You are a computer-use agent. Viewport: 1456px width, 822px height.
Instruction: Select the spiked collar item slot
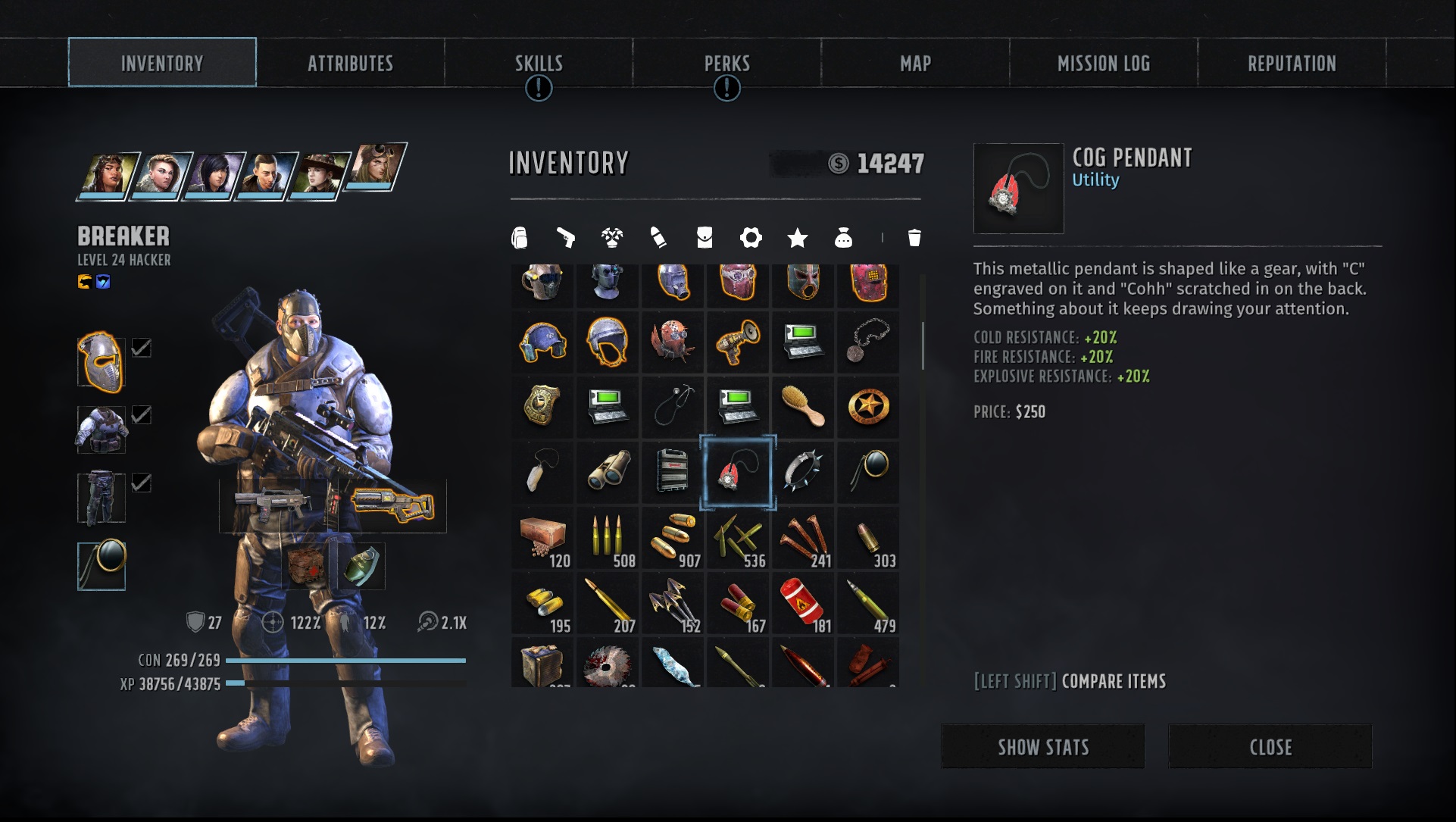click(803, 471)
